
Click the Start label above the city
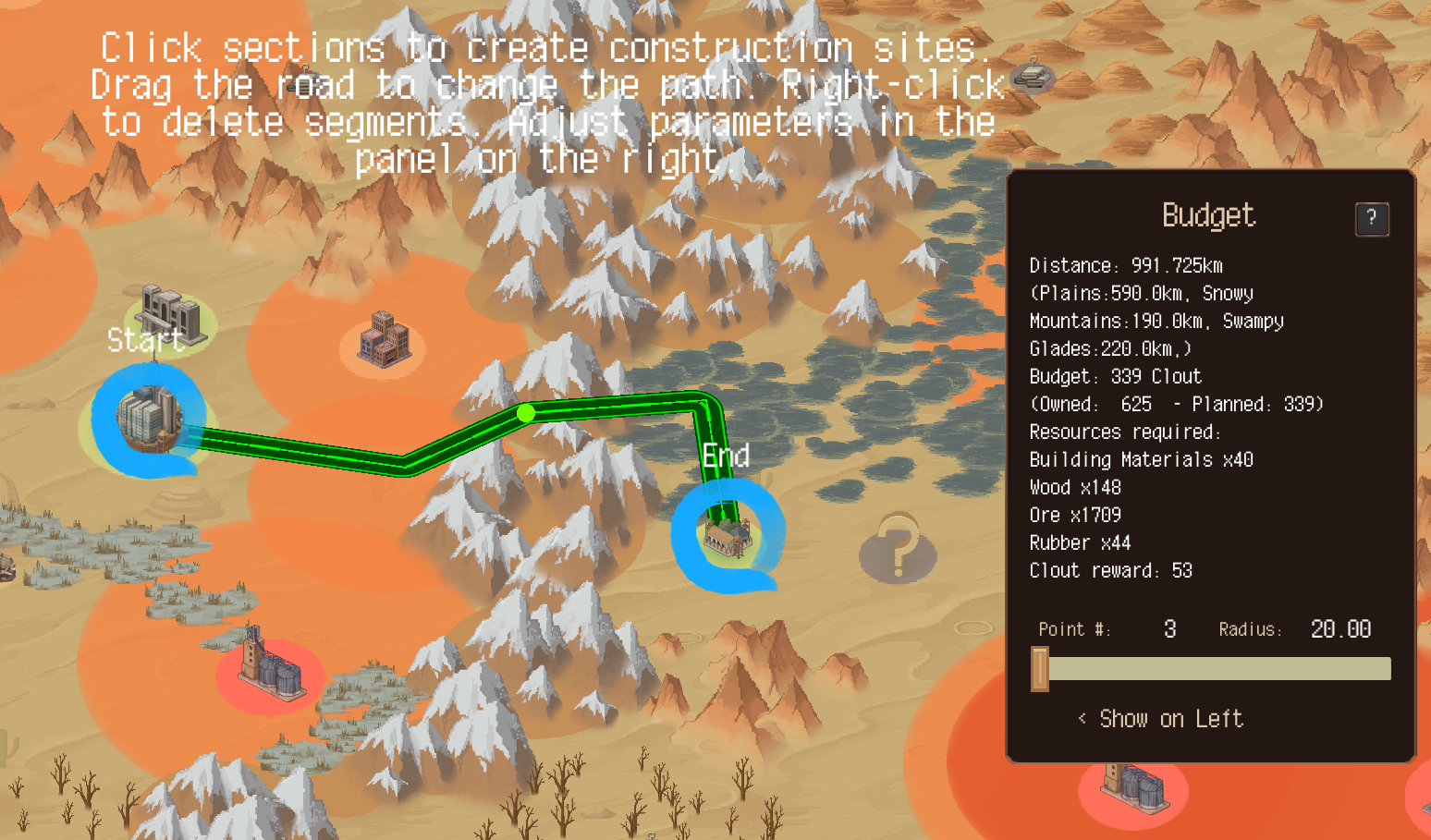148,340
